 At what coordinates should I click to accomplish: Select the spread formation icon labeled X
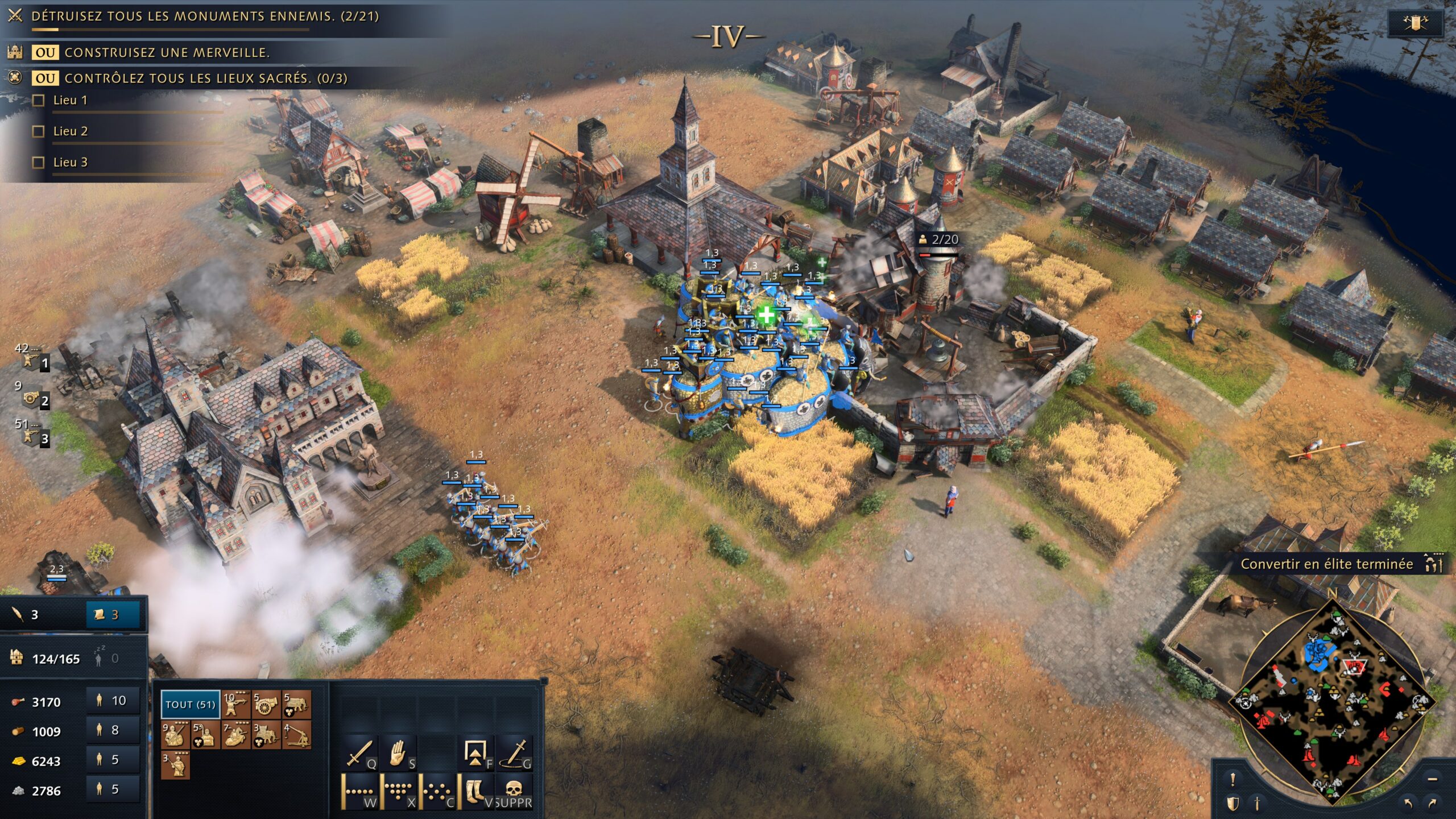coord(398,791)
